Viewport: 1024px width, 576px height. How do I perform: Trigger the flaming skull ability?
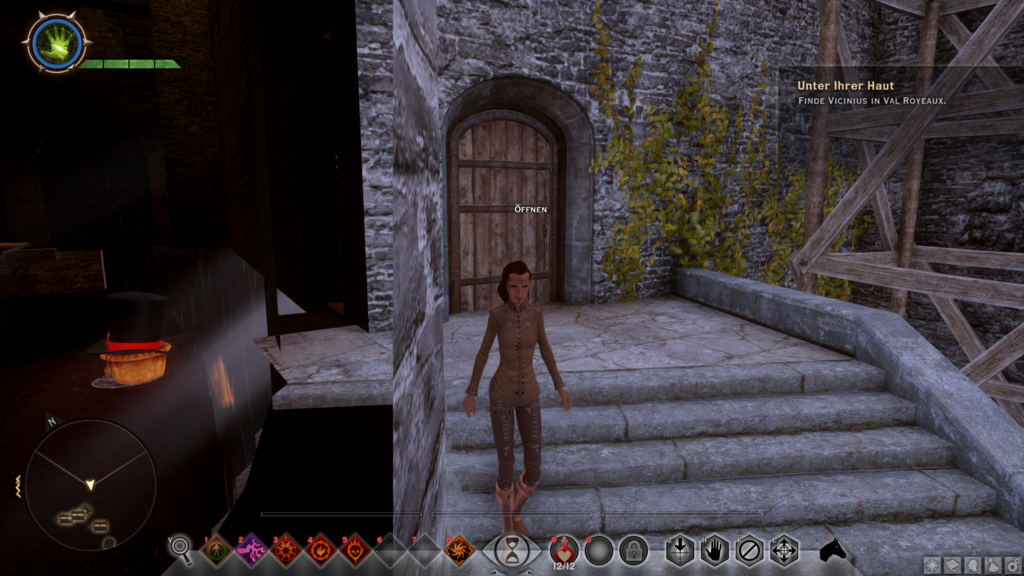point(355,549)
